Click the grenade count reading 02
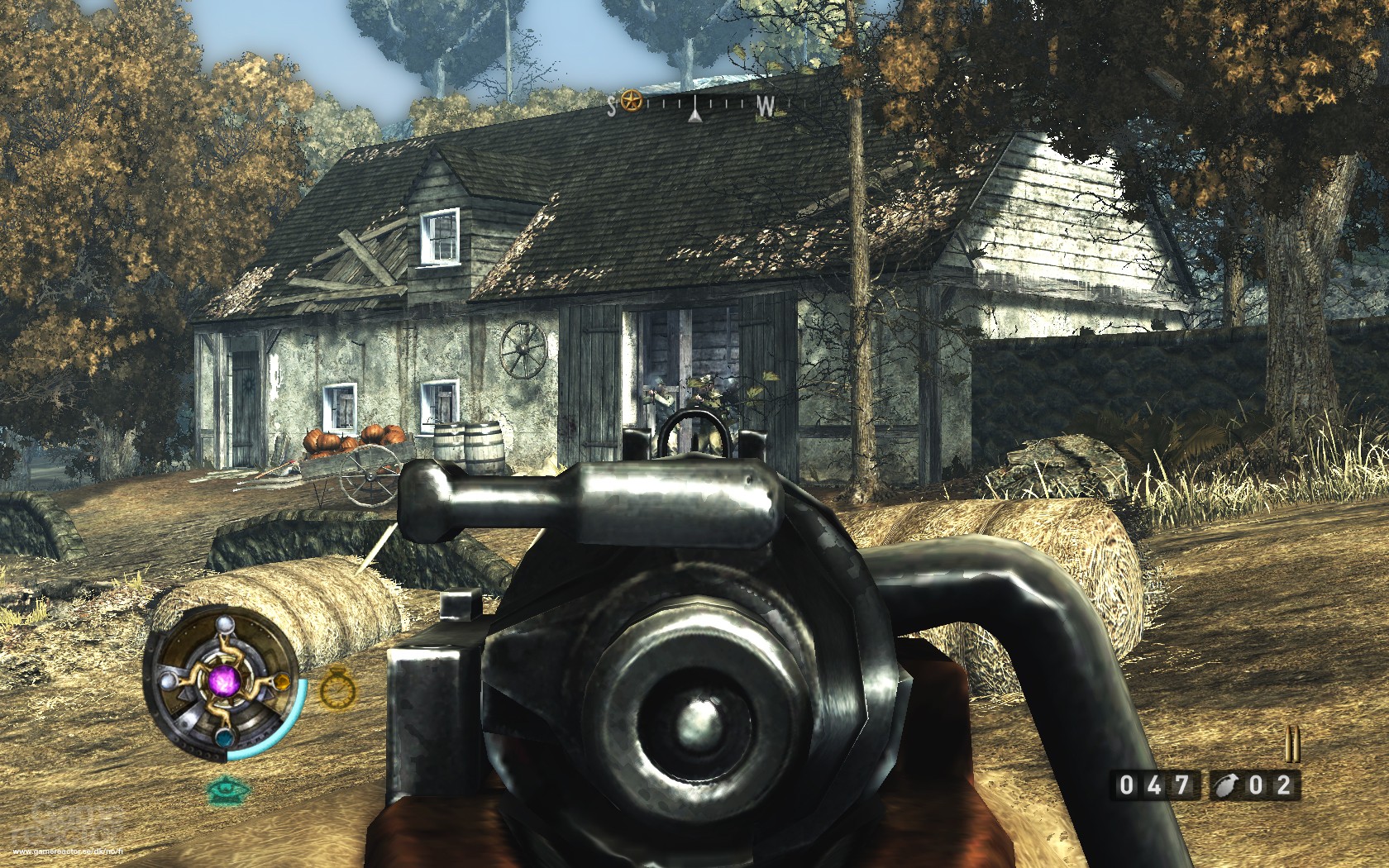Image resolution: width=1389 pixels, height=868 pixels. click(x=1270, y=785)
